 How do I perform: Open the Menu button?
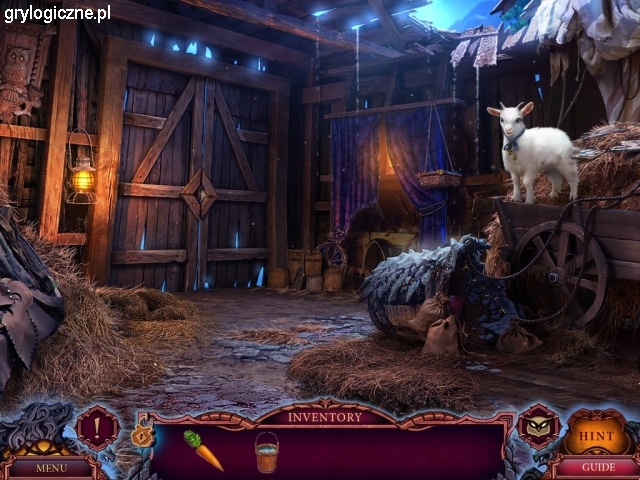pos(51,467)
